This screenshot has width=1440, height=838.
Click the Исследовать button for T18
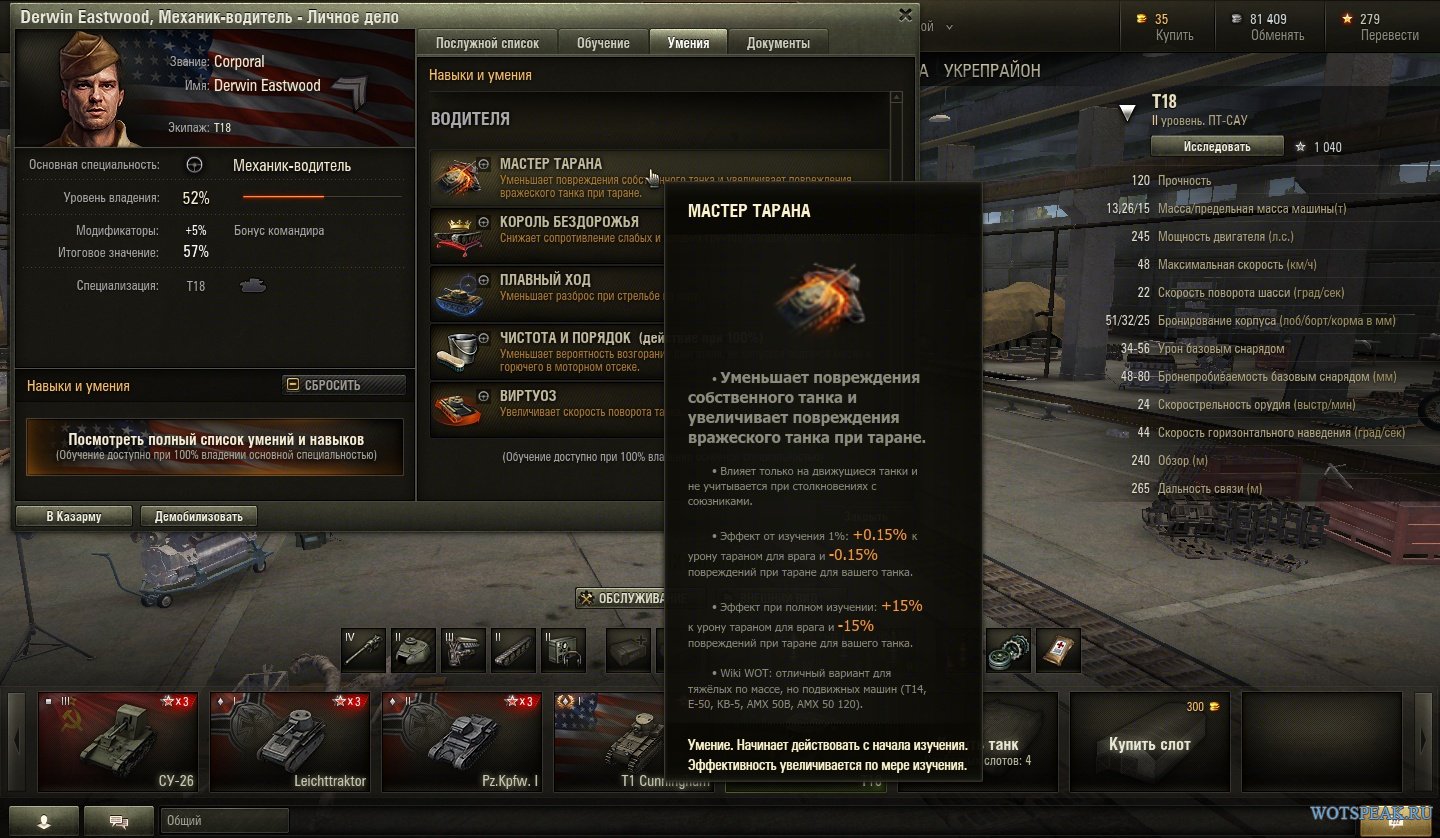pyautogui.click(x=1216, y=146)
